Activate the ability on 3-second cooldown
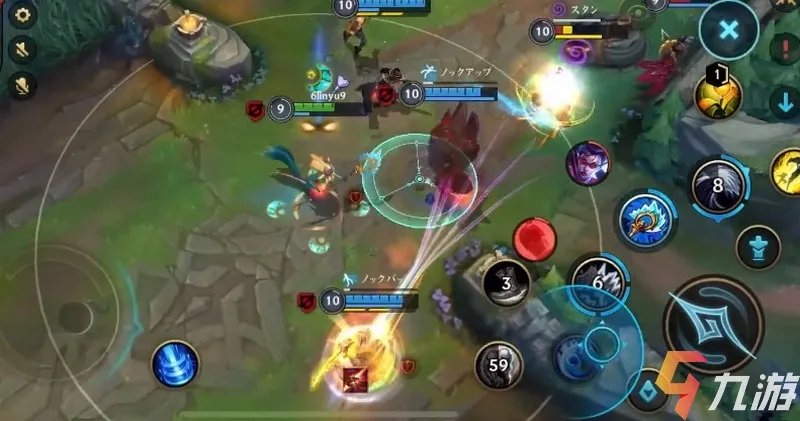 507,284
